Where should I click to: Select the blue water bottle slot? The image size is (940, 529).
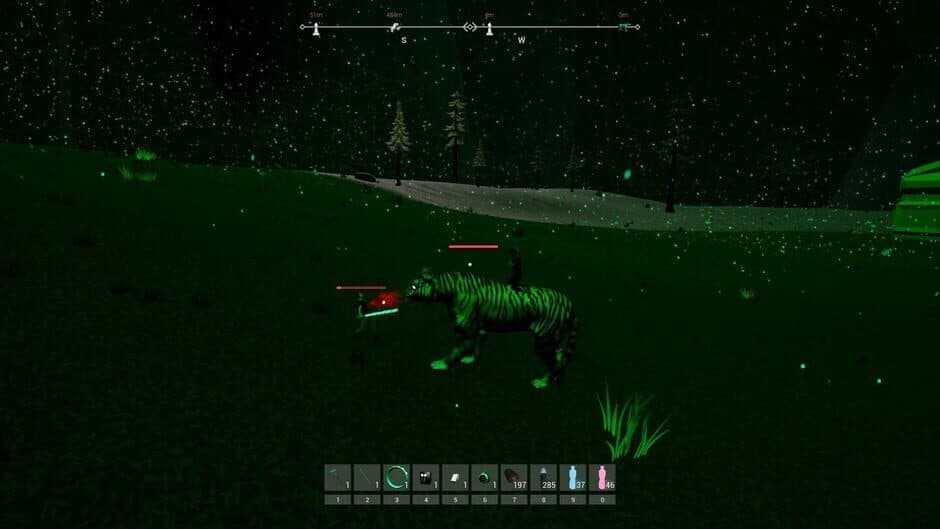(572, 477)
